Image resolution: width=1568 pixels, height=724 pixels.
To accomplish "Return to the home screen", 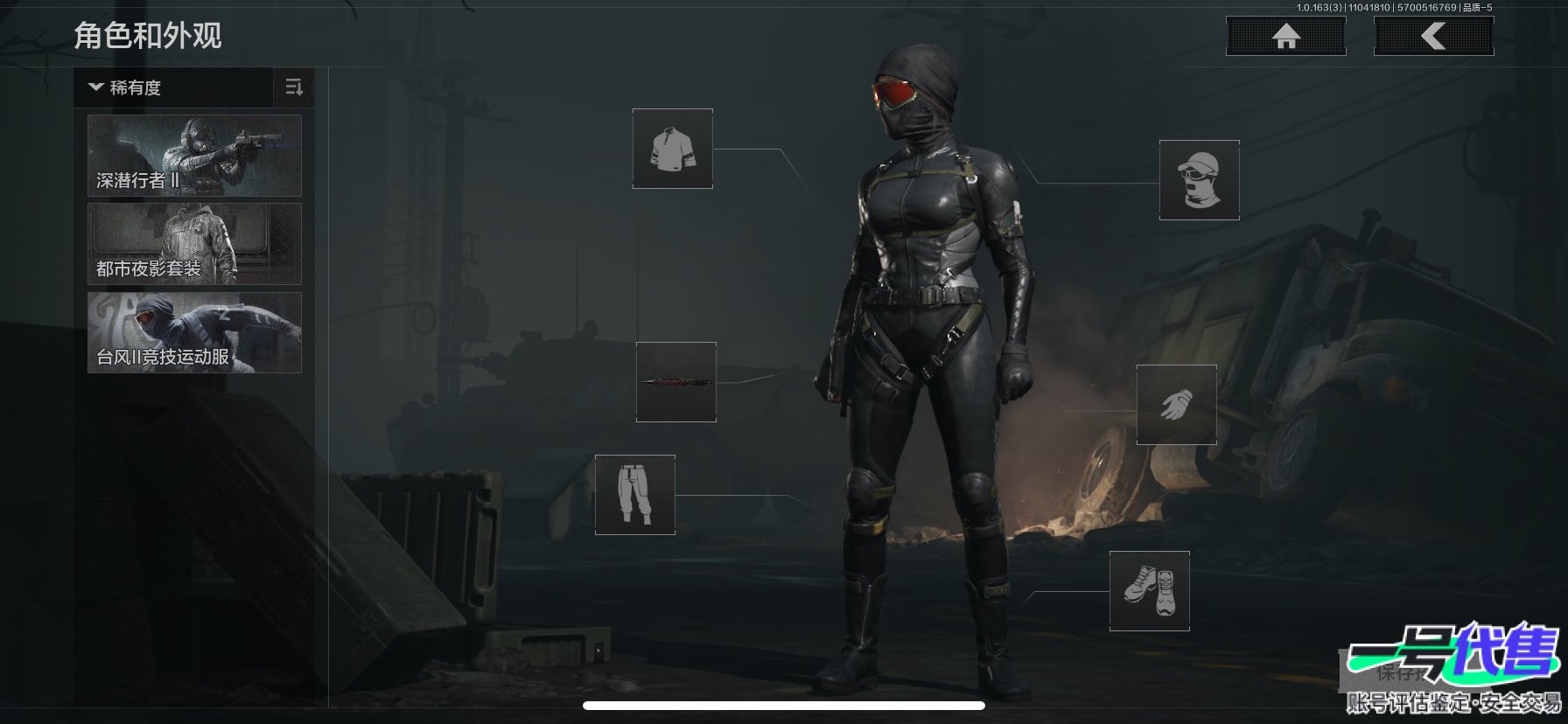I will 1285,37.
